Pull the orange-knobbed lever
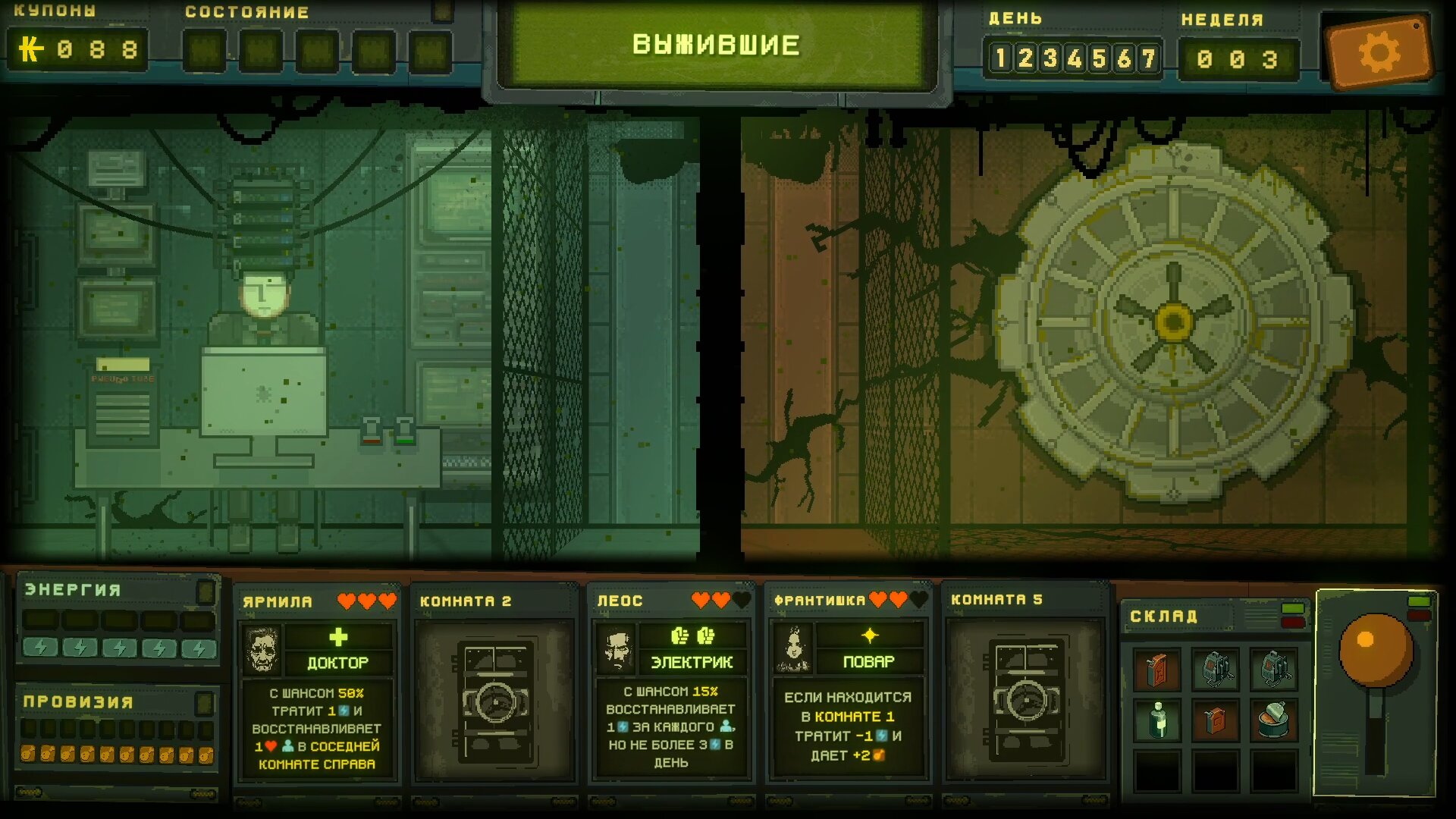This screenshot has width=1456, height=819. [1375, 651]
